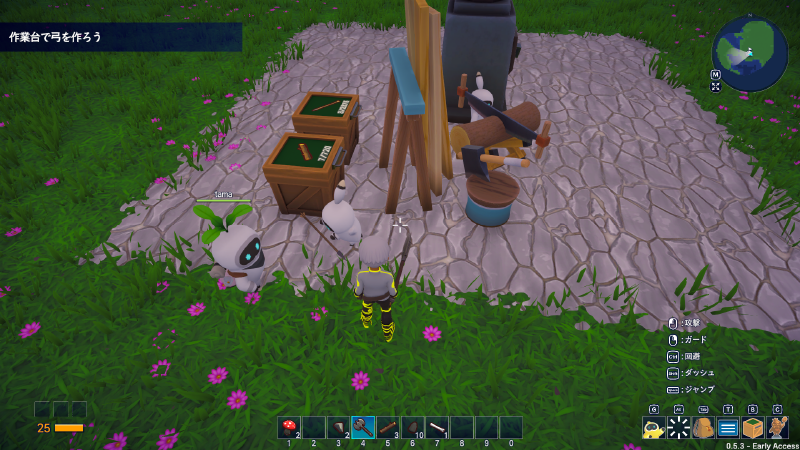Click the circular minimap
800x450 pixels.
point(750,53)
